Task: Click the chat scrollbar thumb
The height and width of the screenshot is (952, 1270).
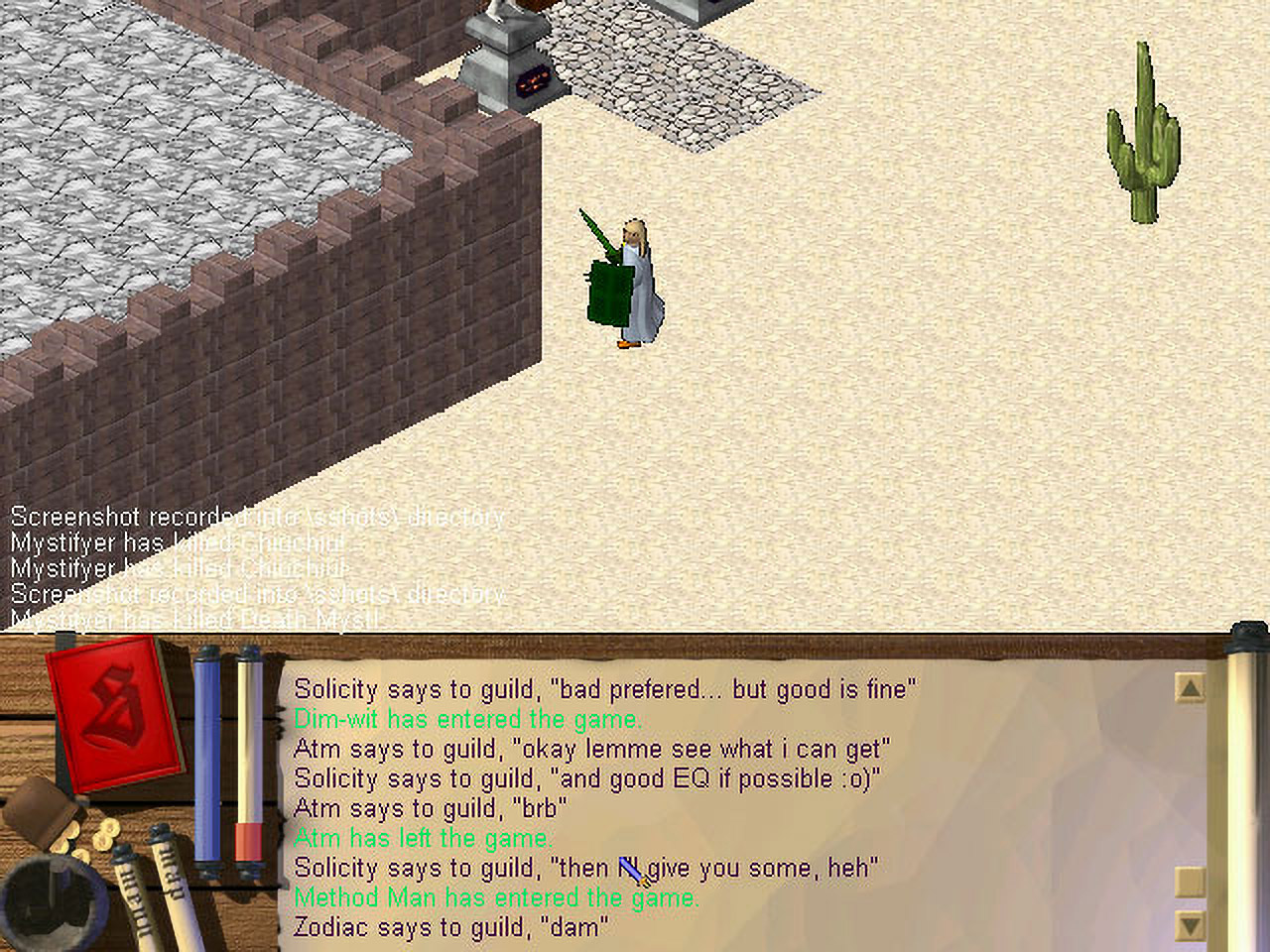Action: (1189, 882)
